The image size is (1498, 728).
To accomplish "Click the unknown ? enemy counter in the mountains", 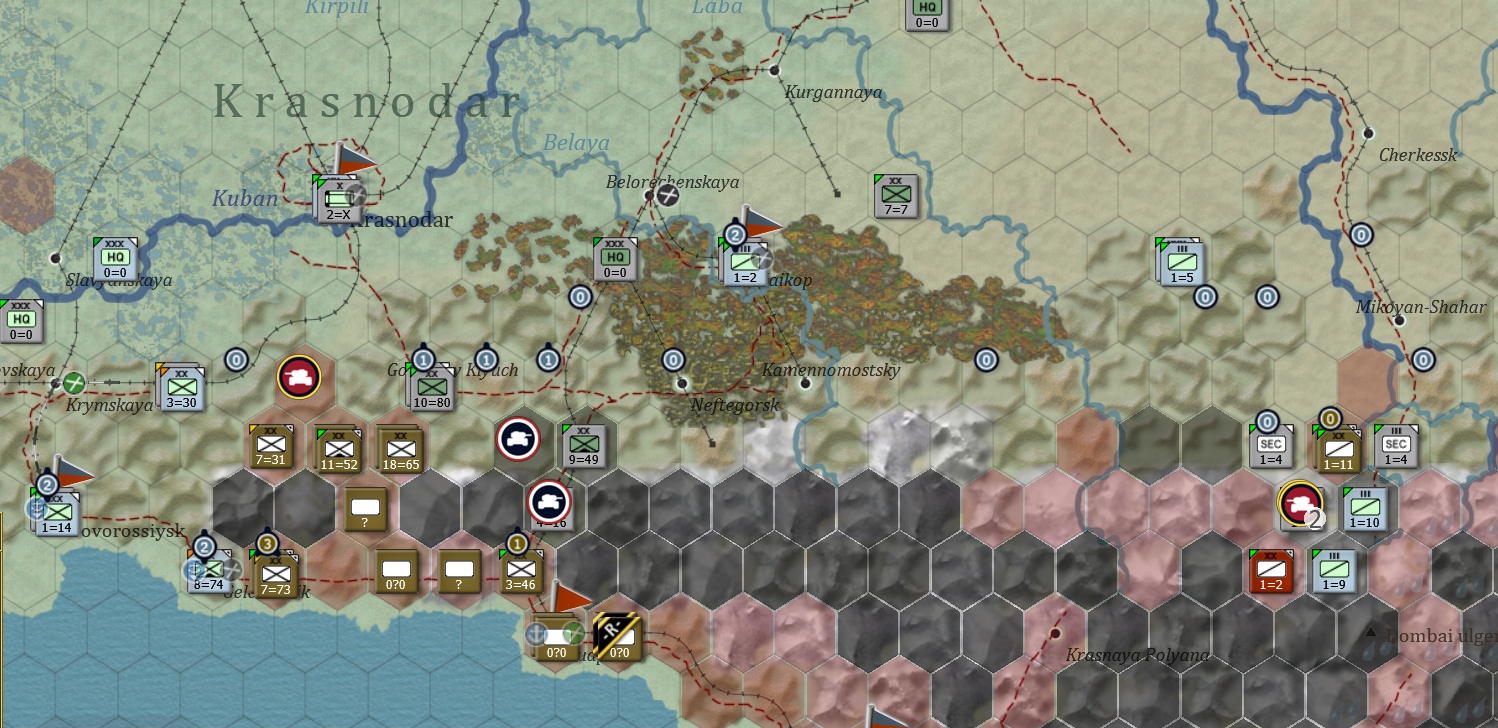I will click(365, 512).
